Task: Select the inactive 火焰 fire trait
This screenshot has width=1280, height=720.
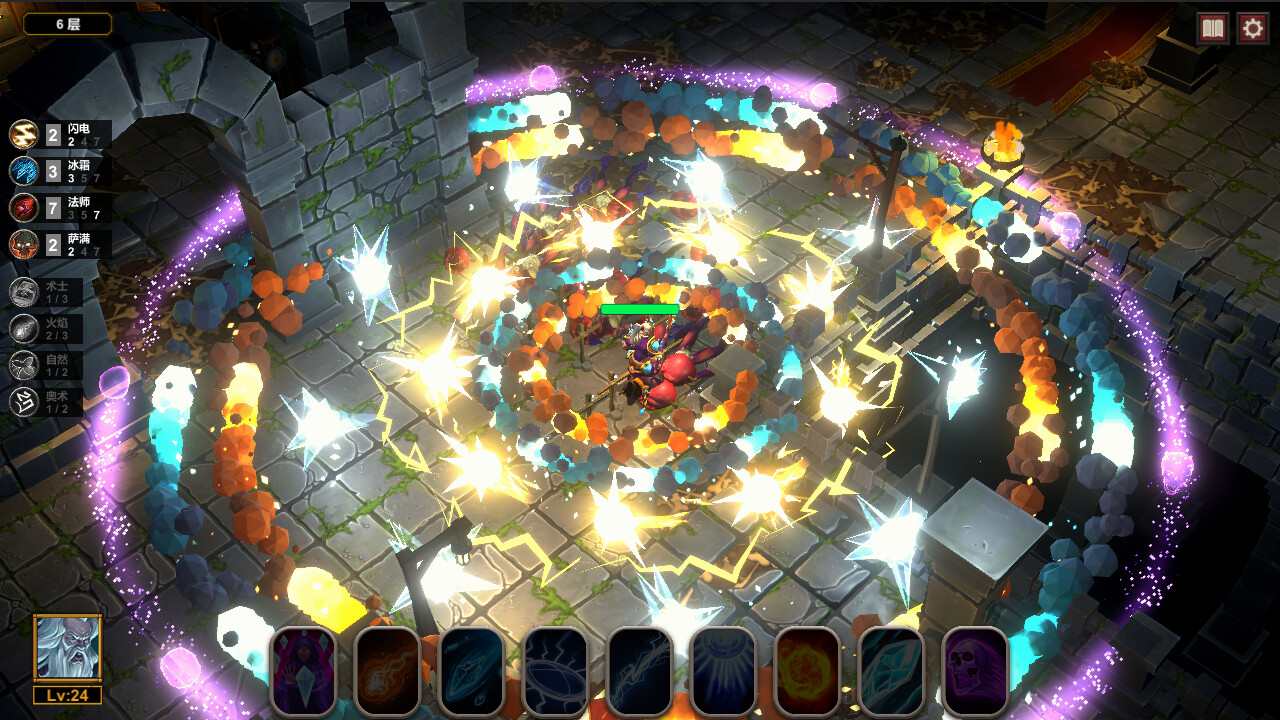Action: [47, 328]
